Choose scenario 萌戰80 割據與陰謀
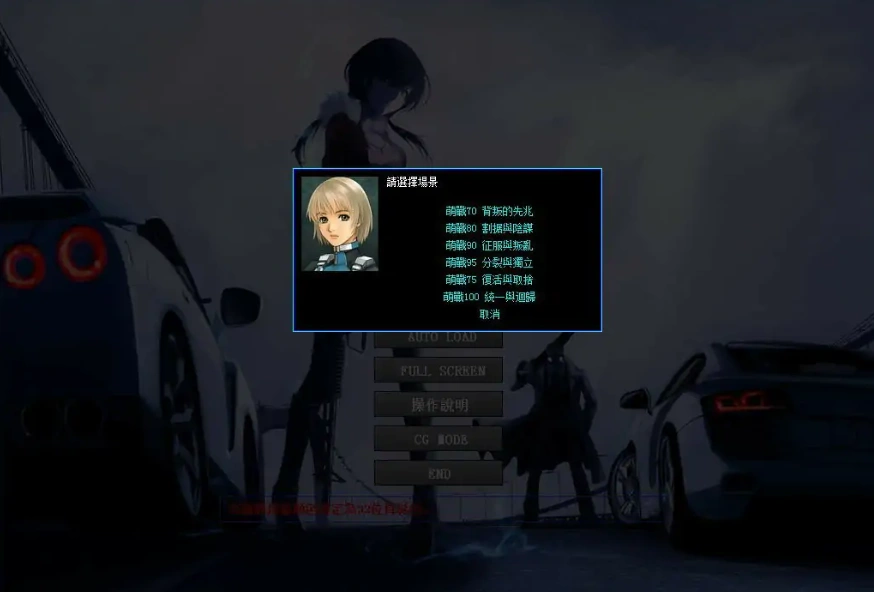The height and width of the screenshot is (592, 874). pyautogui.click(x=489, y=229)
